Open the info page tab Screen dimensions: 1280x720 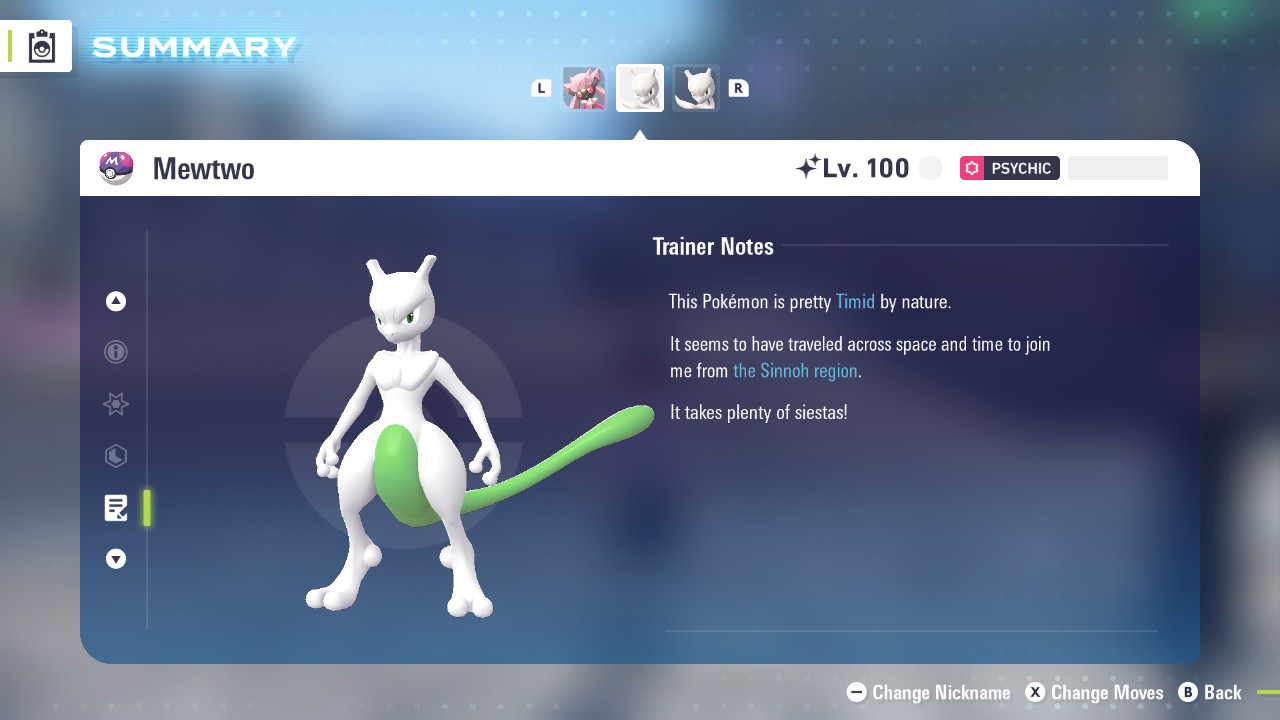pos(116,352)
